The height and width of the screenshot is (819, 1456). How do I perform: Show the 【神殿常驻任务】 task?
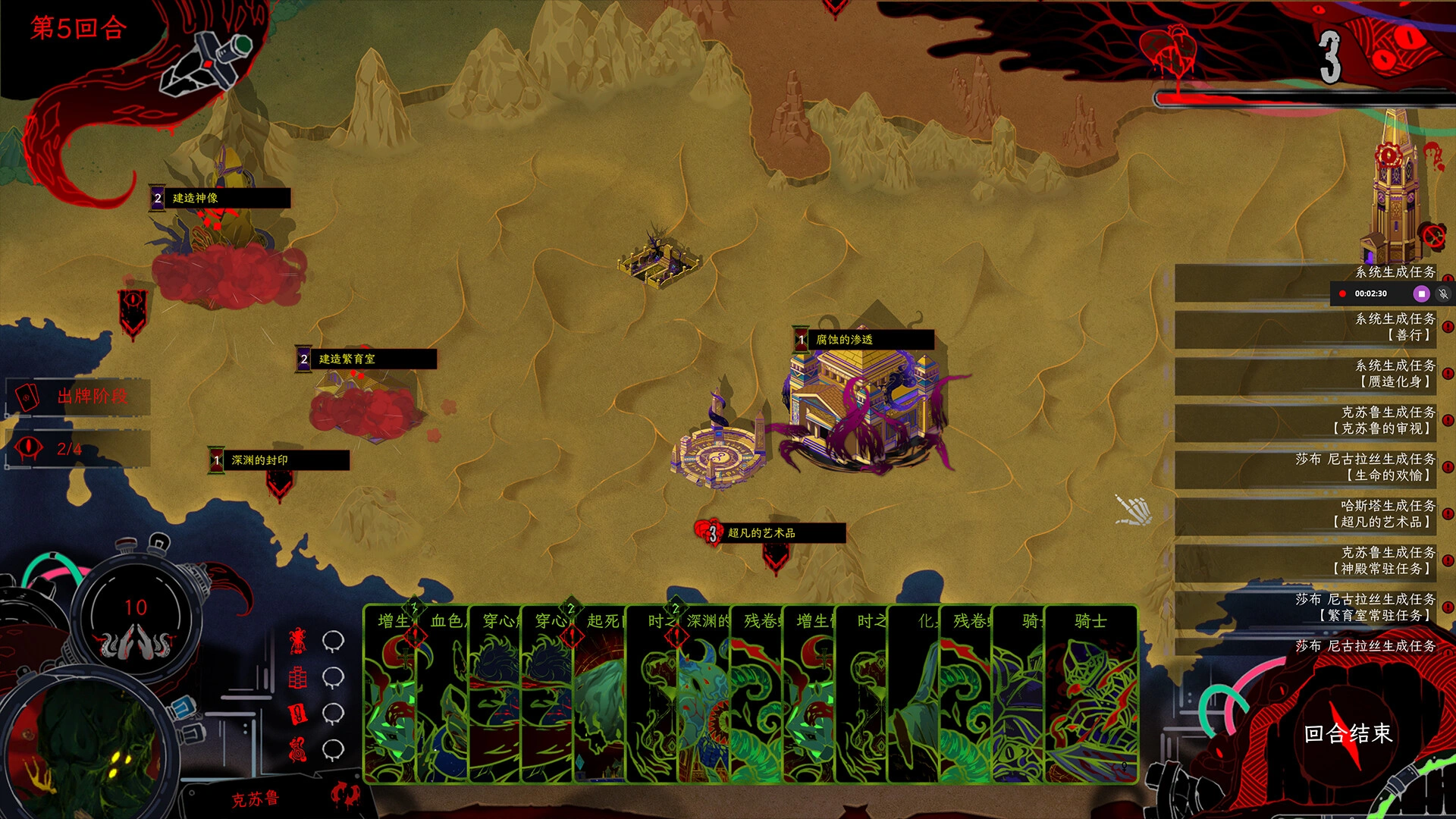(x=1304, y=561)
